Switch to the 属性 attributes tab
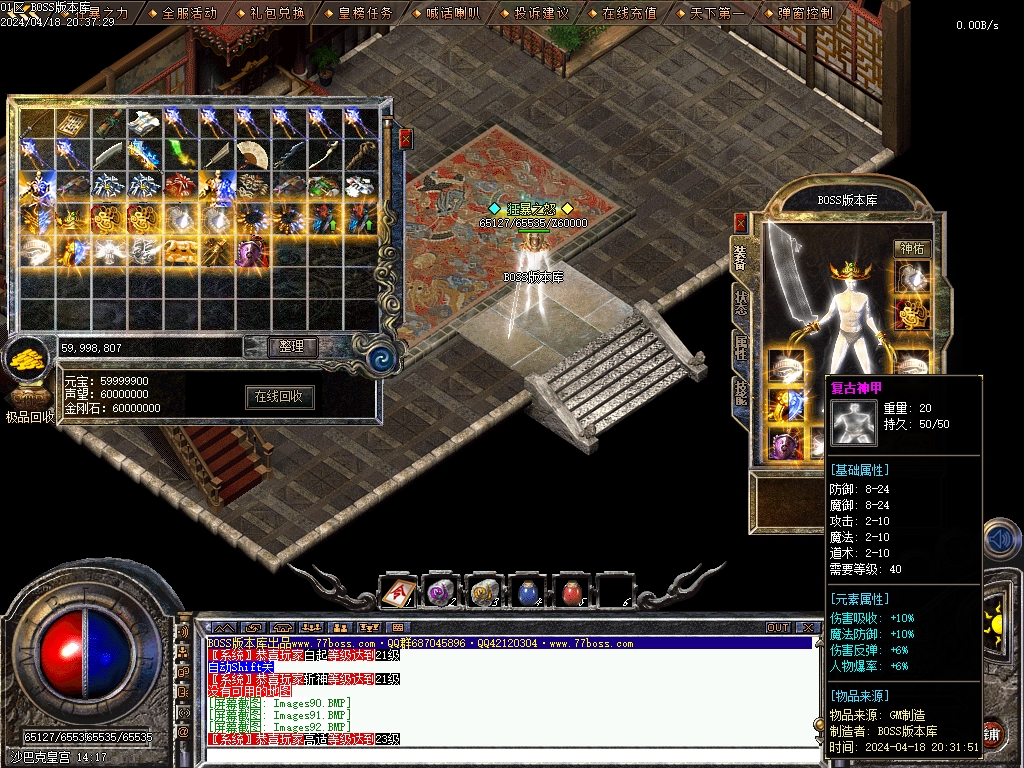 pos(741,348)
